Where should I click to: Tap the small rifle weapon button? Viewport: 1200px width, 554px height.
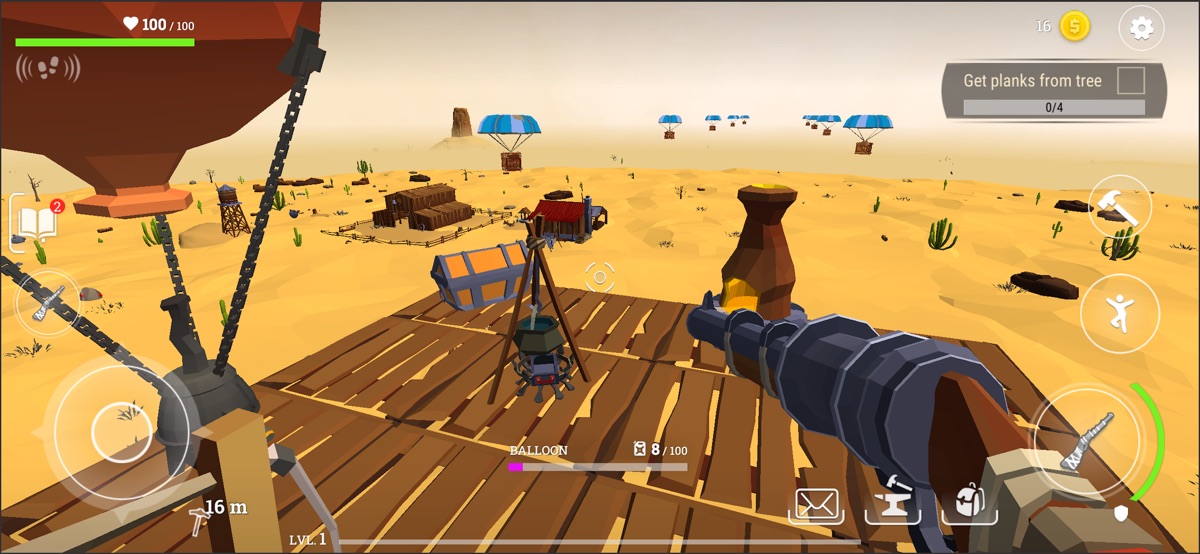pyautogui.click(x=47, y=302)
